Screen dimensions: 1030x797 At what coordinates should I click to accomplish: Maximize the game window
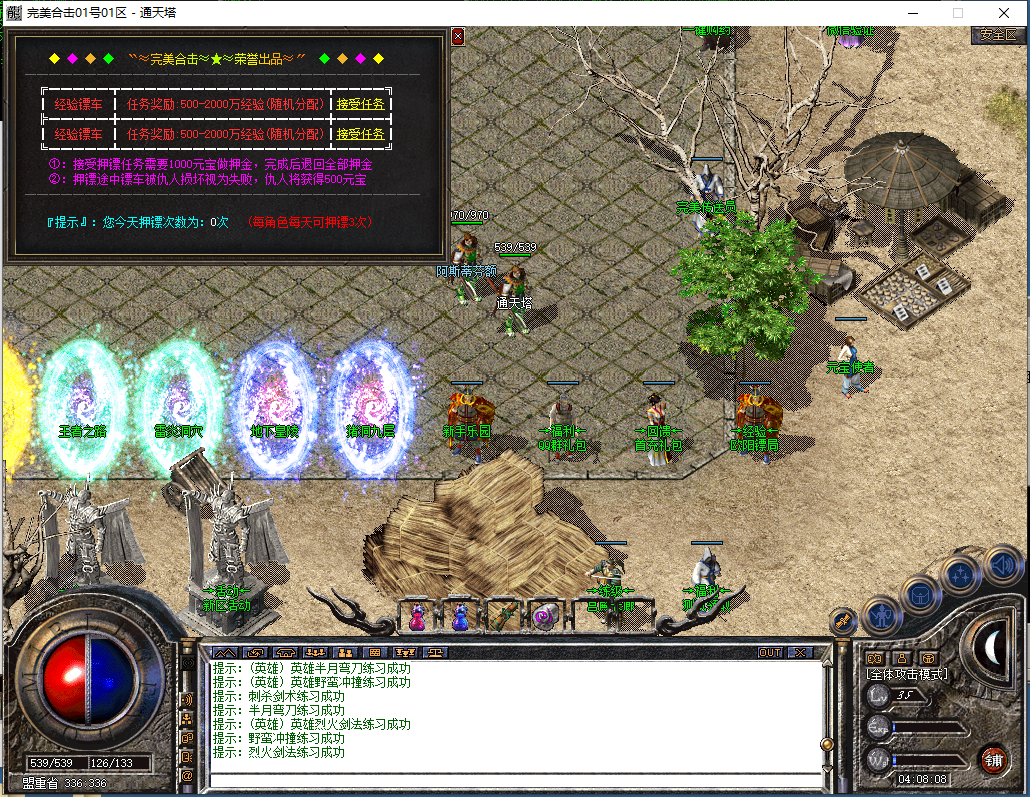point(957,13)
